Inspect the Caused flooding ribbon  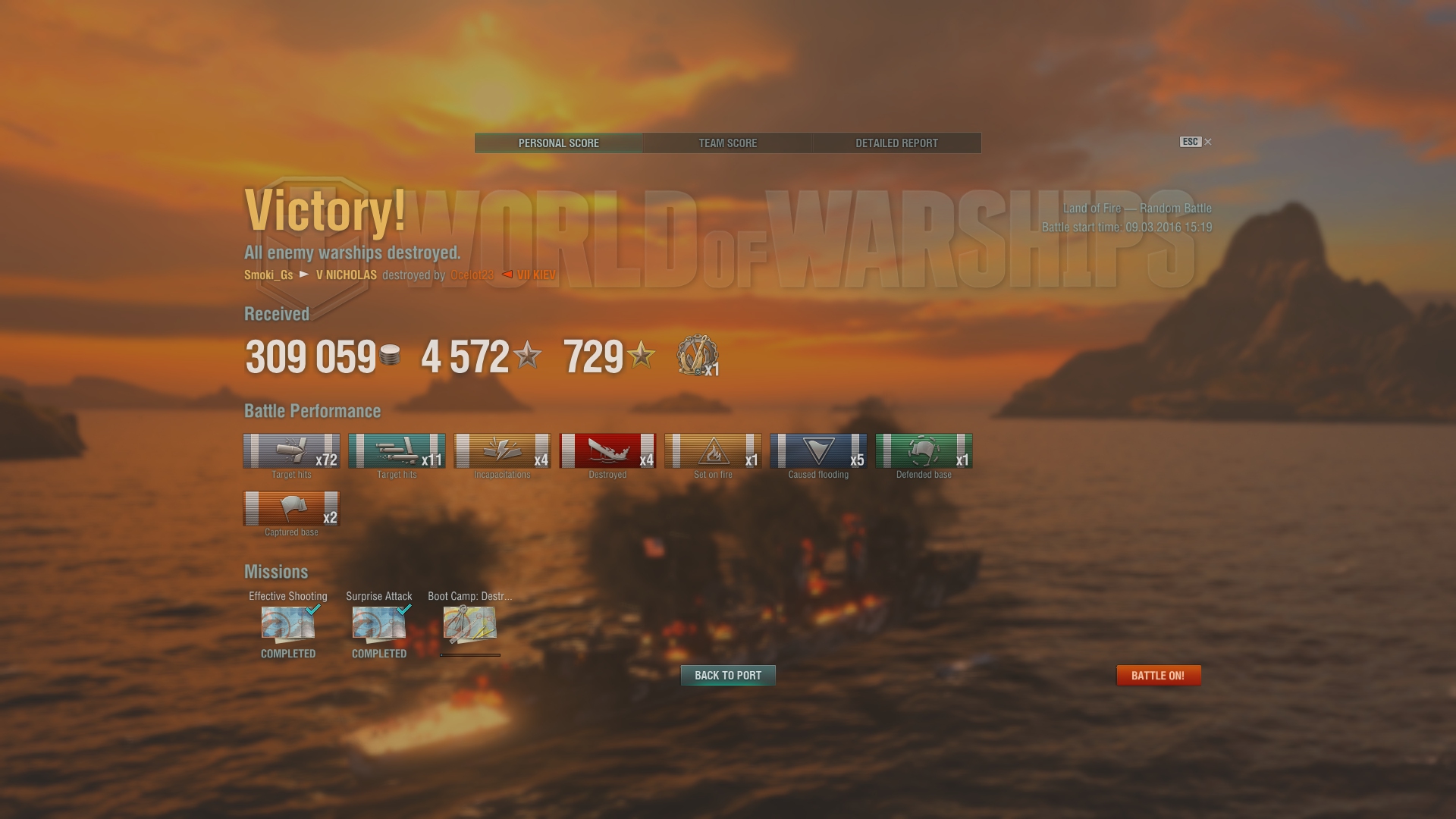tap(818, 451)
